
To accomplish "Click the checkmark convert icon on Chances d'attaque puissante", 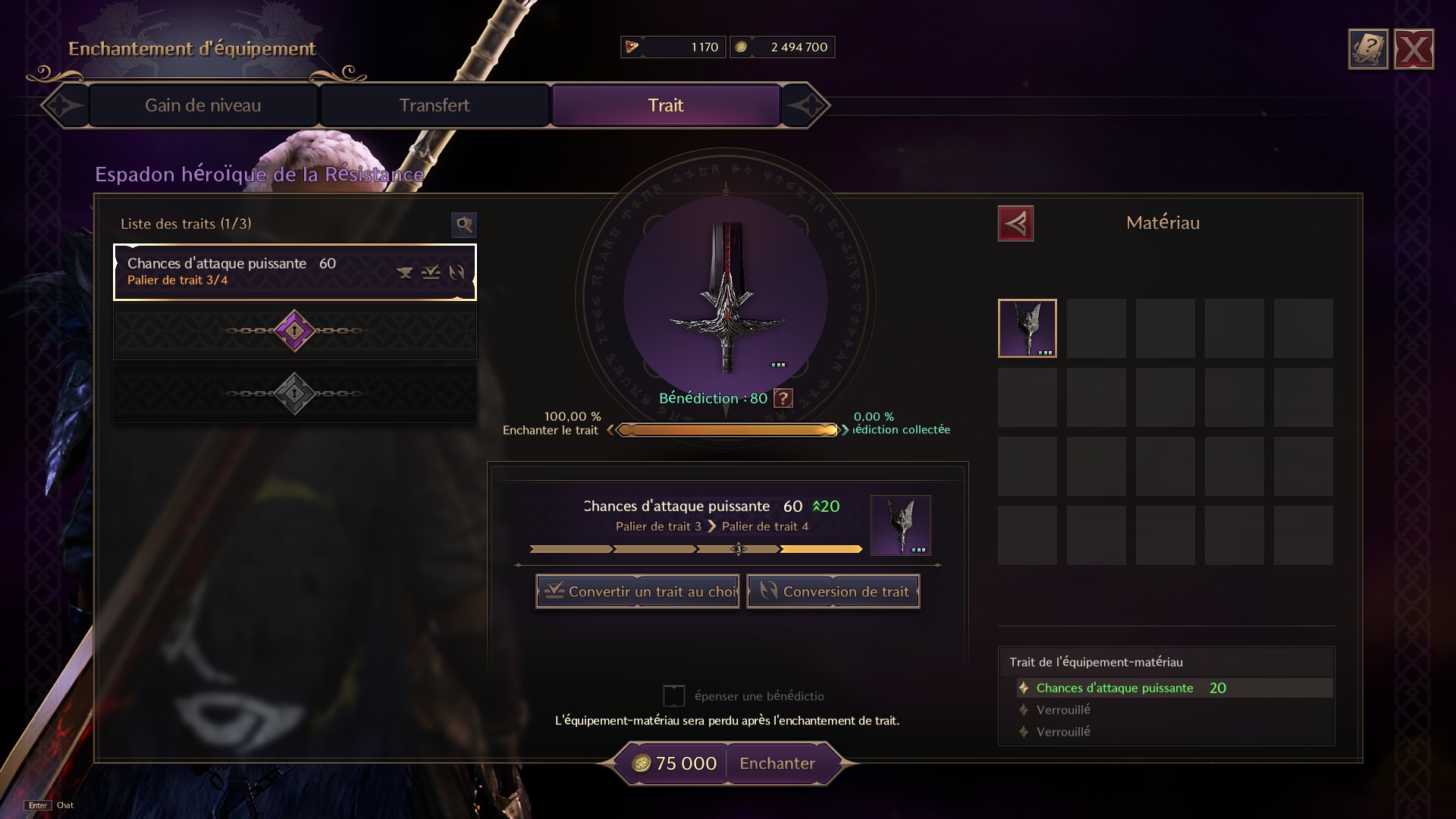I will 430,273.
